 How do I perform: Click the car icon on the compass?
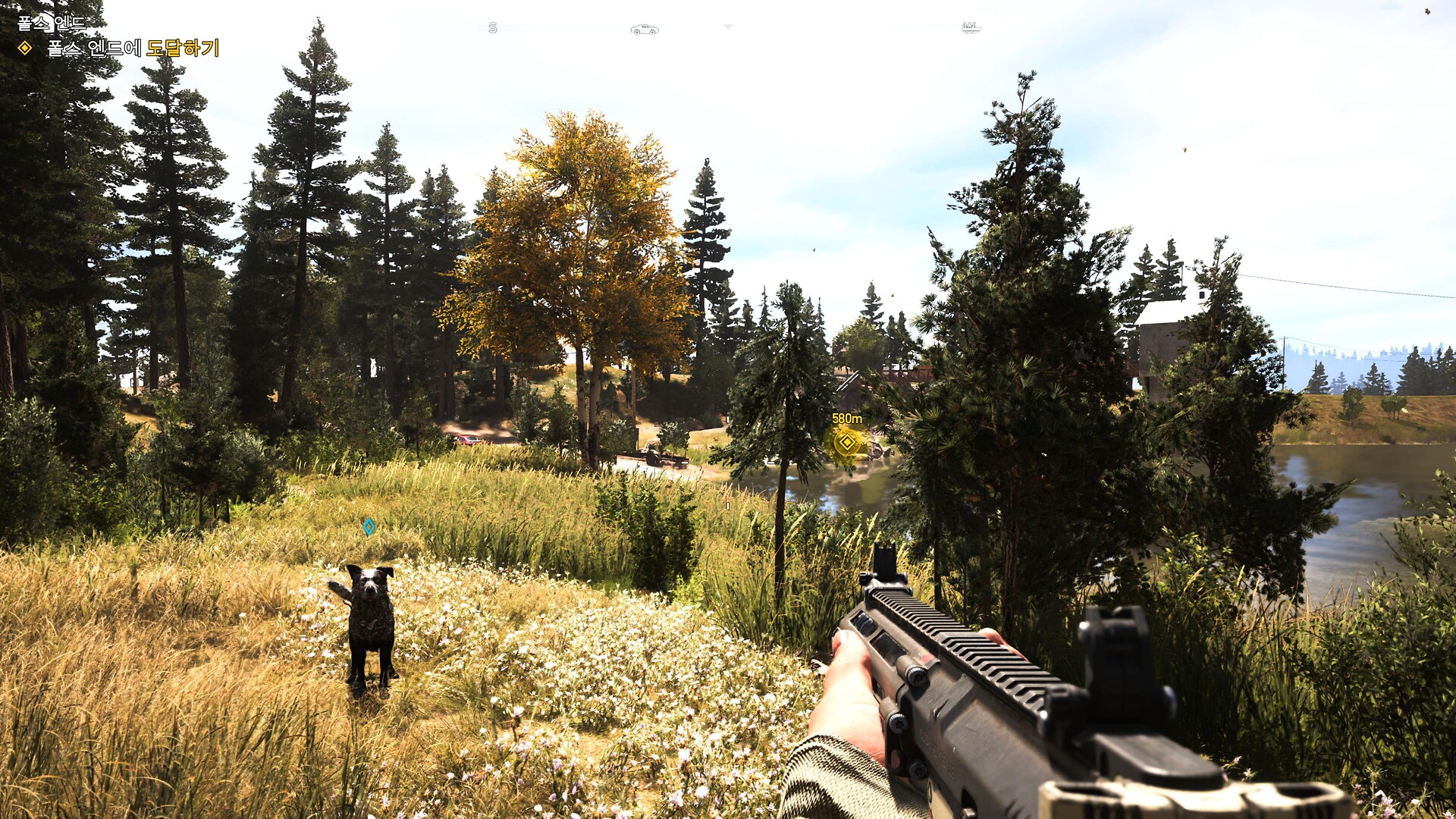click(644, 30)
